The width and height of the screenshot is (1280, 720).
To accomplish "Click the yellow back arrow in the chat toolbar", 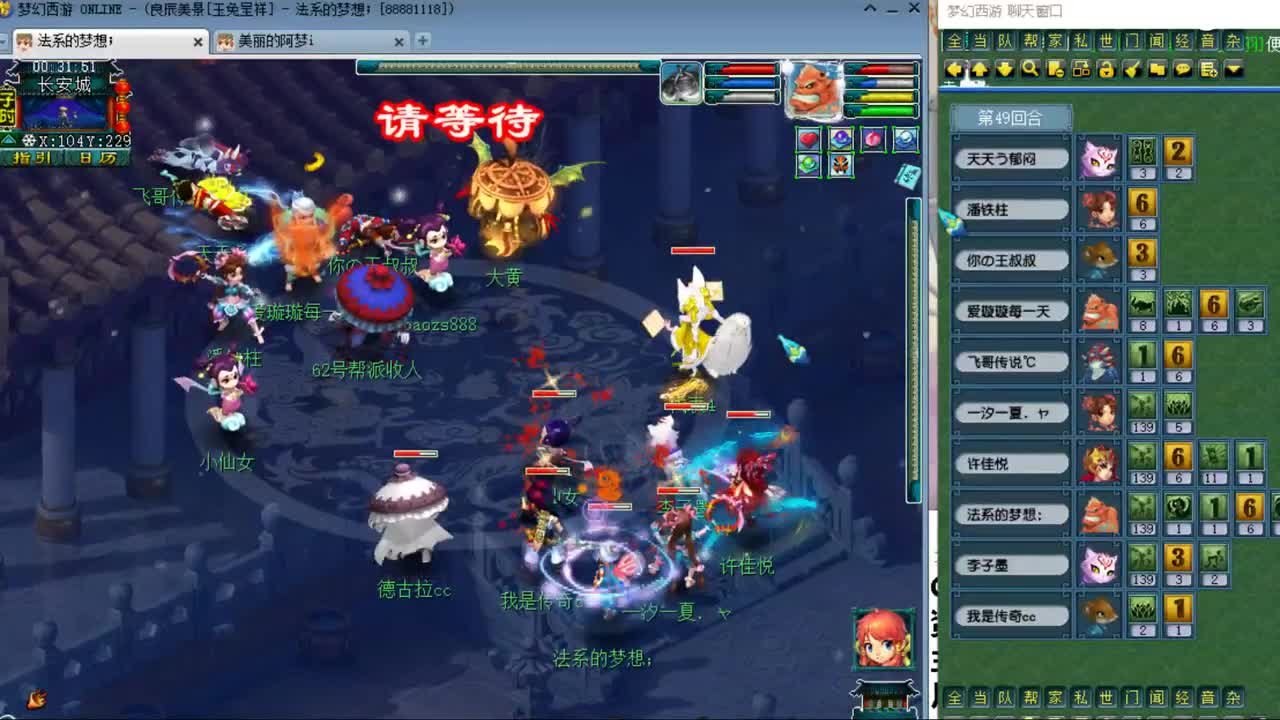I will point(955,70).
